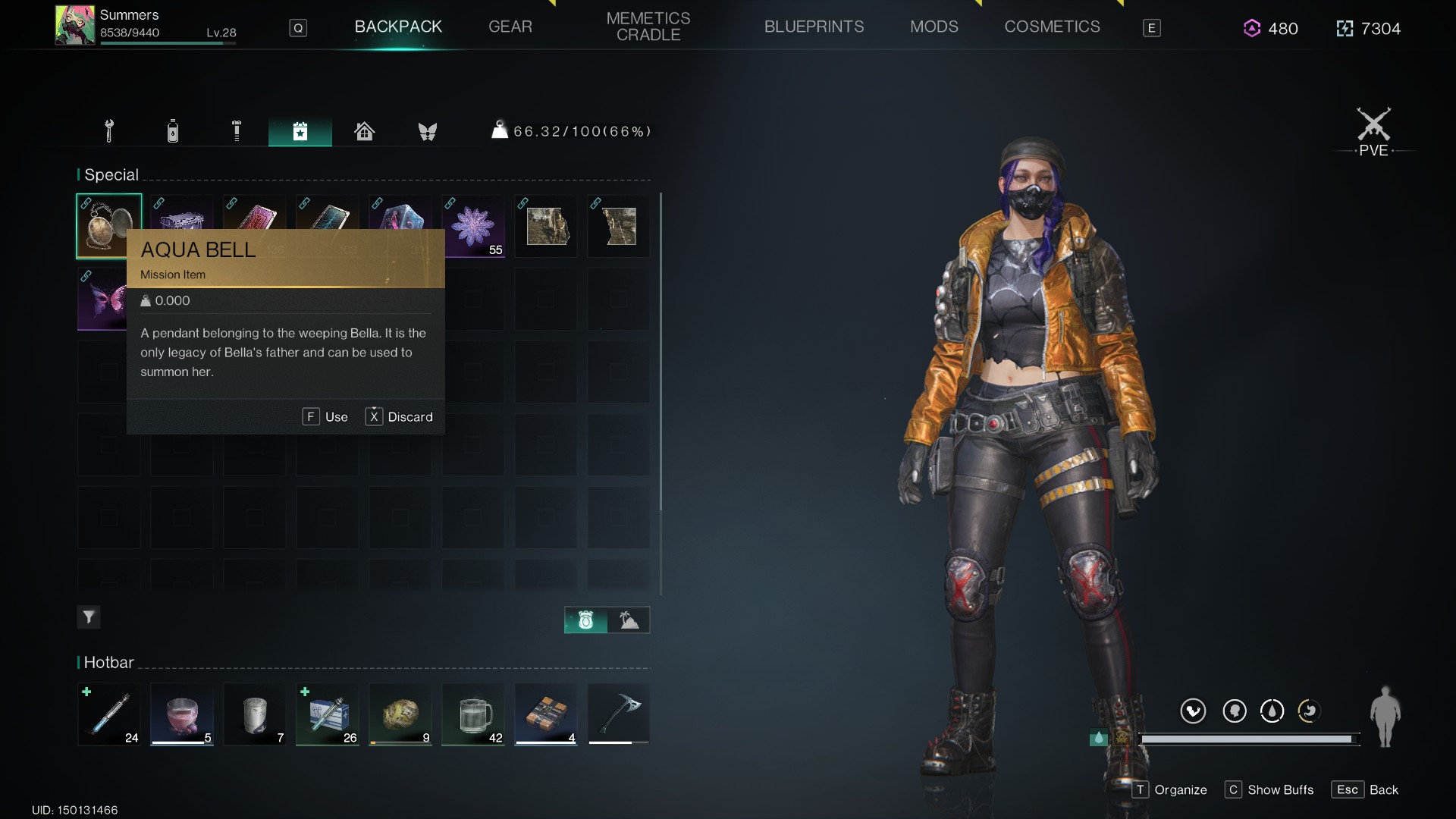Click the Back button
The image size is (1456, 819).
[x=1365, y=789]
